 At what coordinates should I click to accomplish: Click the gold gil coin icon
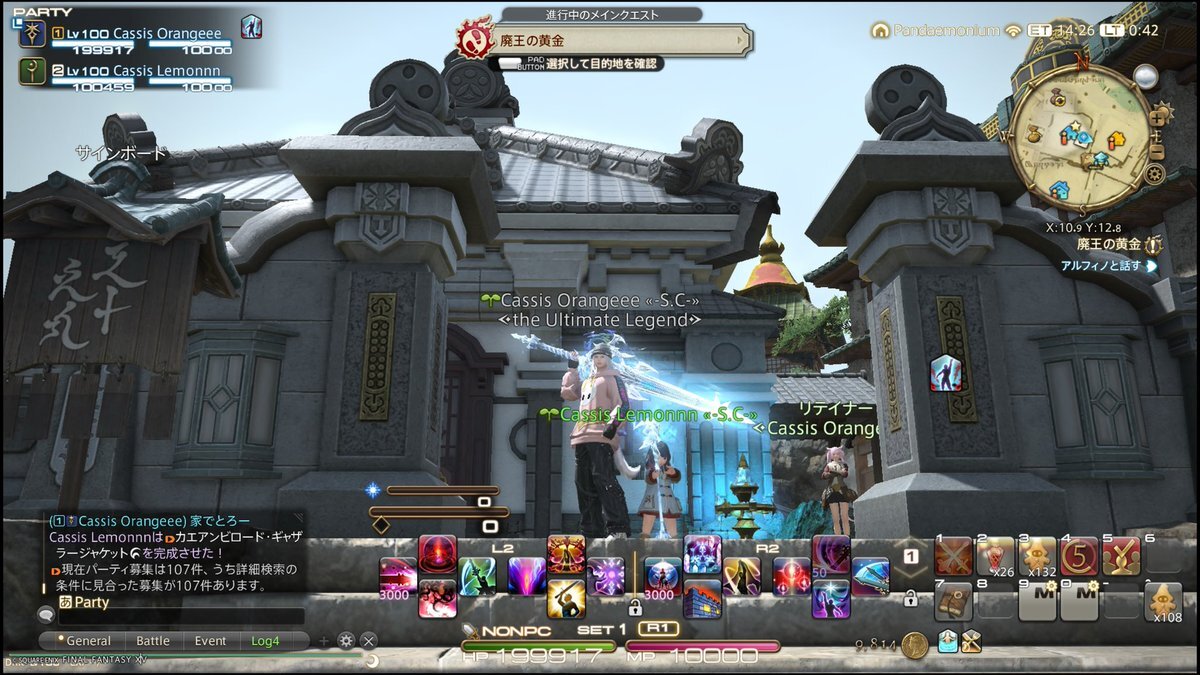click(913, 645)
